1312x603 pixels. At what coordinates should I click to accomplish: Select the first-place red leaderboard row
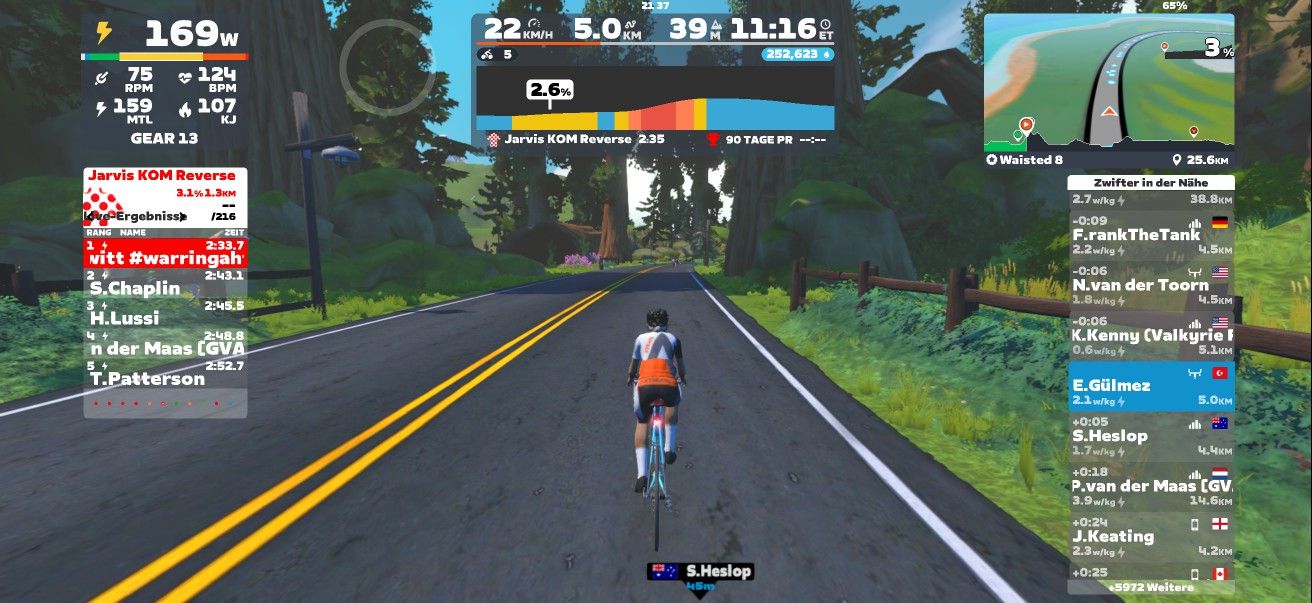(x=165, y=252)
